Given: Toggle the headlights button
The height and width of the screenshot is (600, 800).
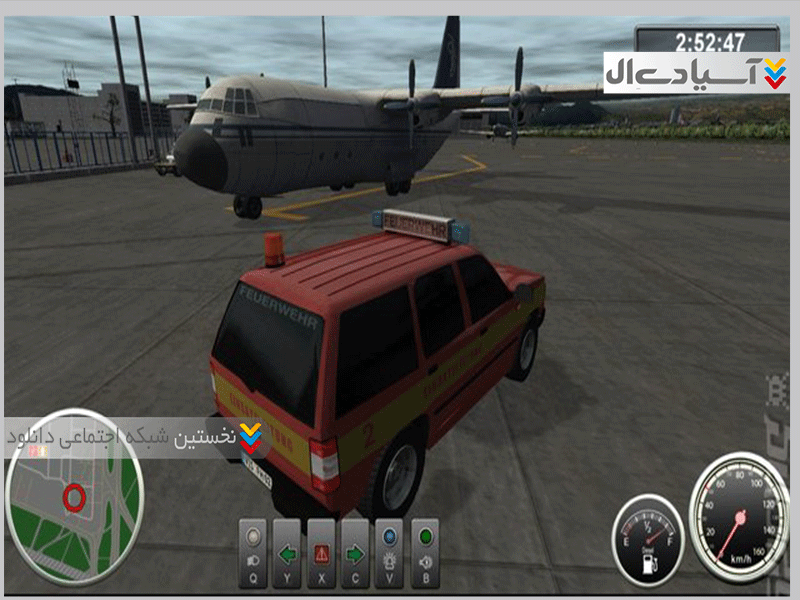Looking at the screenshot, I should point(254,554).
